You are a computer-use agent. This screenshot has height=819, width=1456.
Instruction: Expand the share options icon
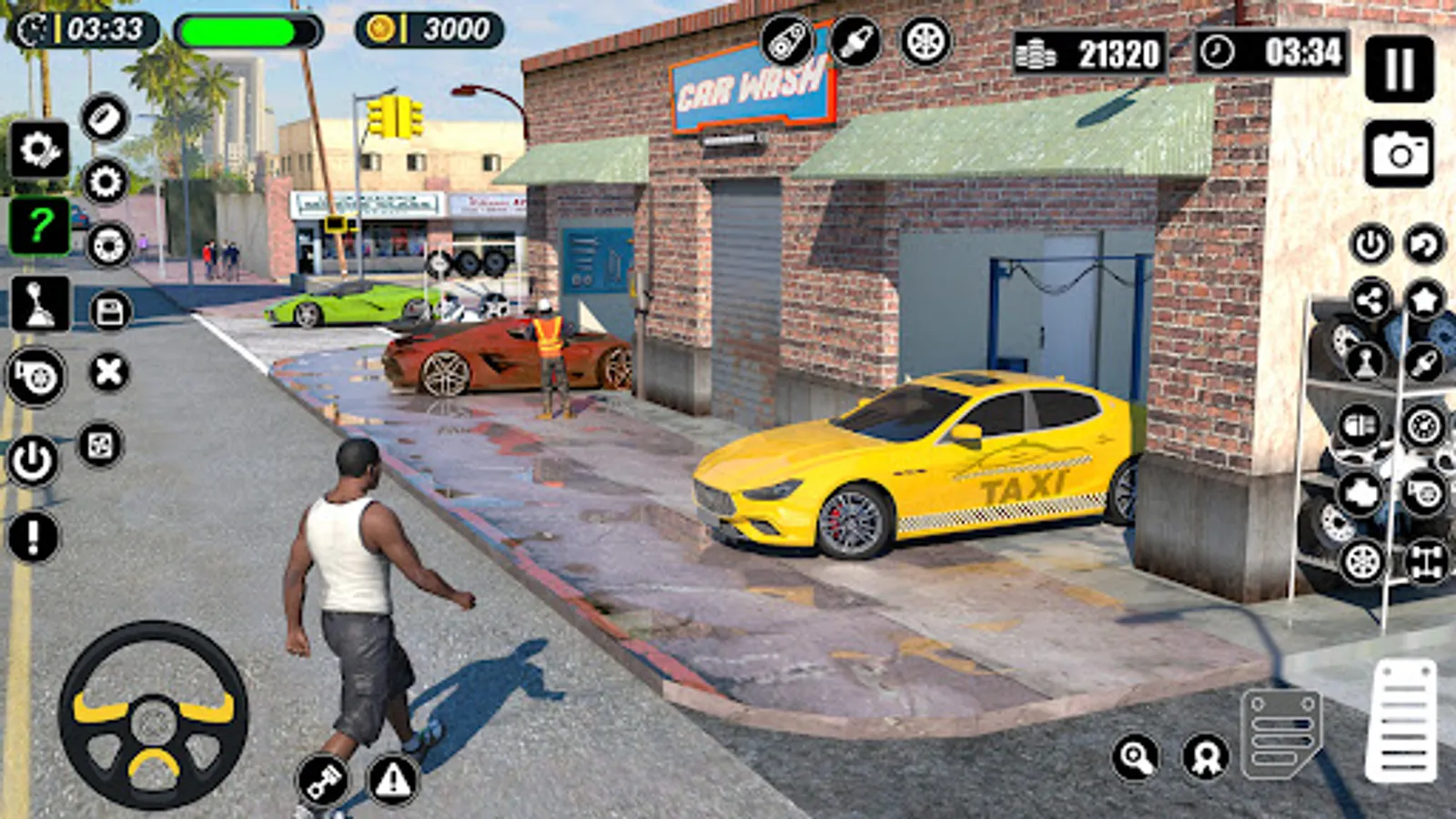pyautogui.click(x=1371, y=299)
